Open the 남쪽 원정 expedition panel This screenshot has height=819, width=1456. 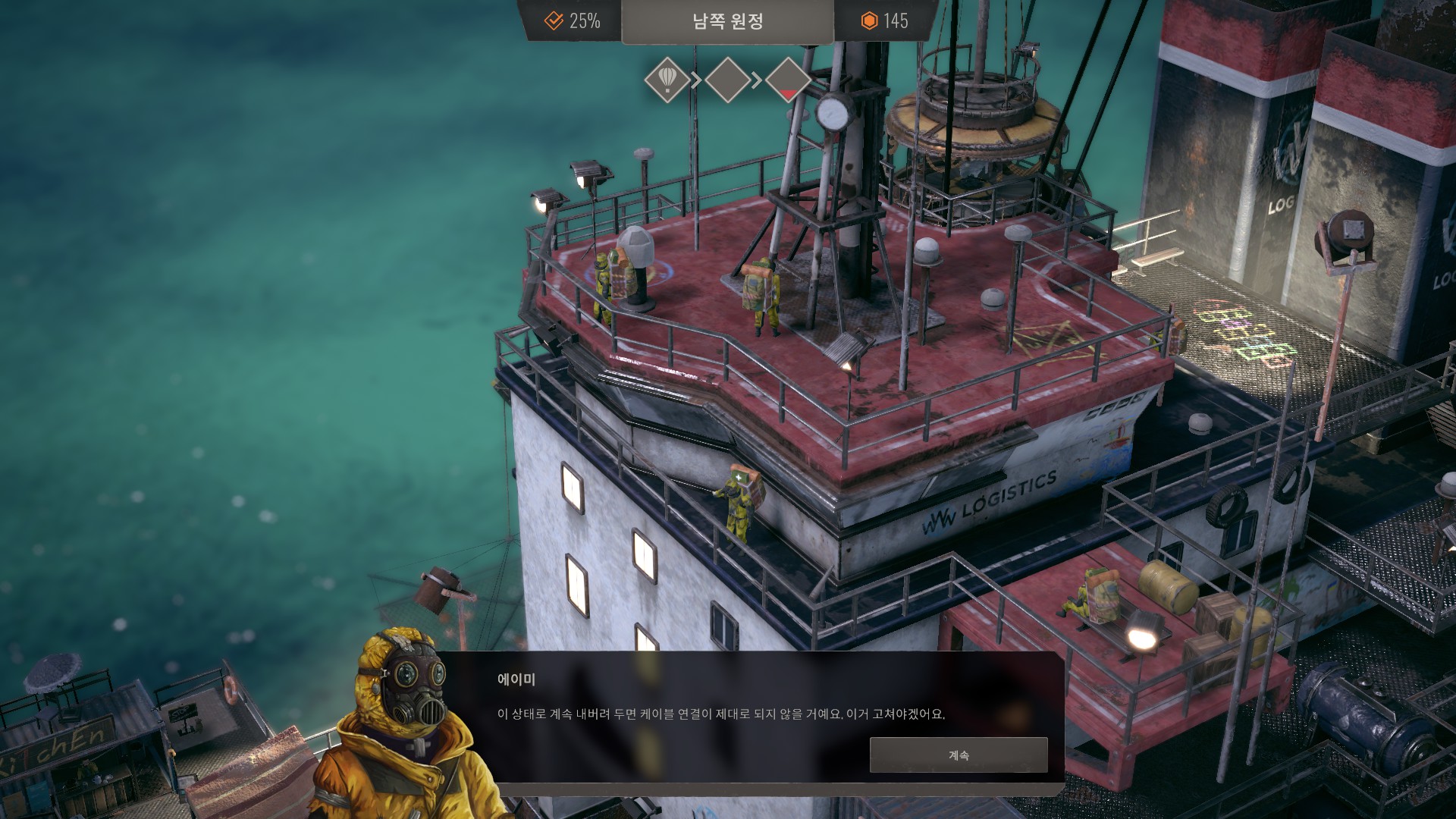[x=727, y=21]
